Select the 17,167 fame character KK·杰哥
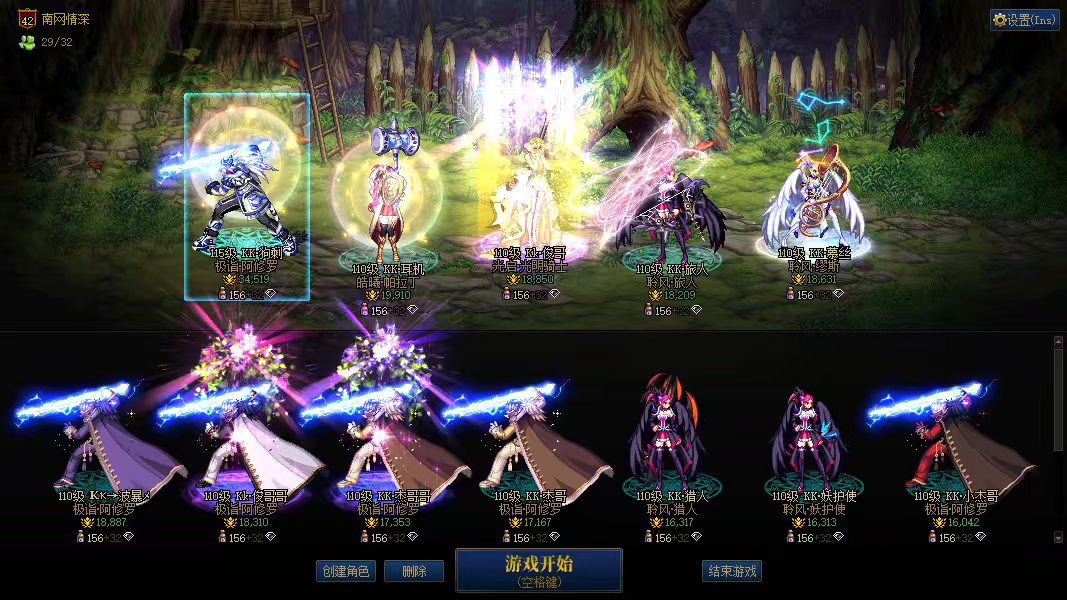This screenshot has height=600, width=1067. coord(530,450)
